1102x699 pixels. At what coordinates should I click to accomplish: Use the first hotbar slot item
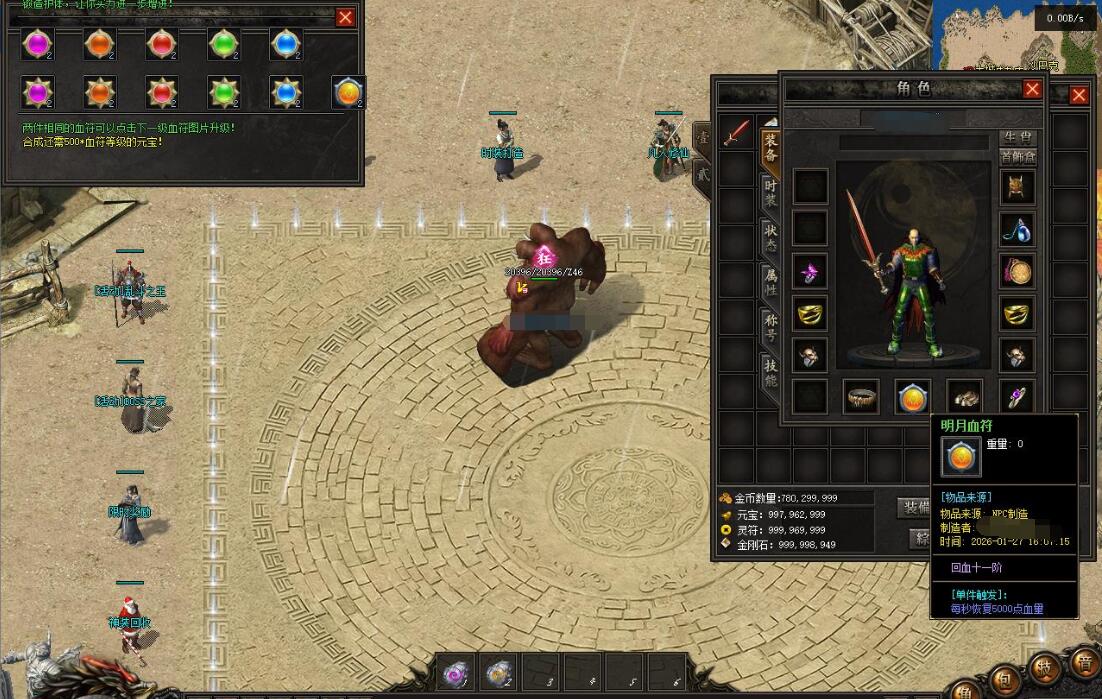456,673
